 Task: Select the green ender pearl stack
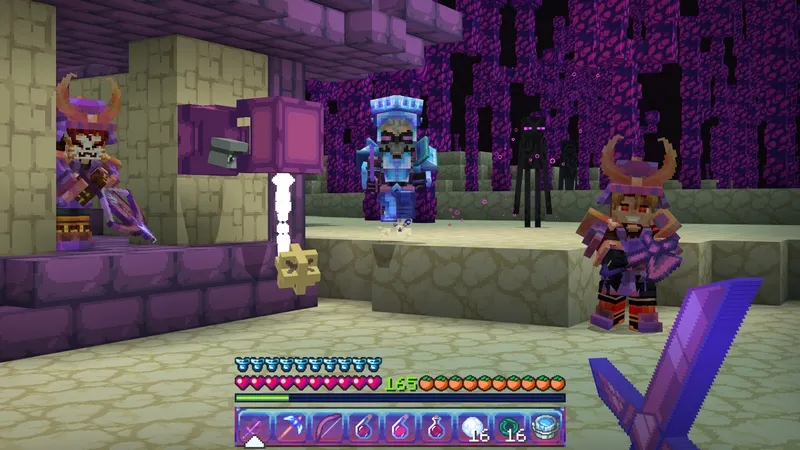(x=509, y=427)
